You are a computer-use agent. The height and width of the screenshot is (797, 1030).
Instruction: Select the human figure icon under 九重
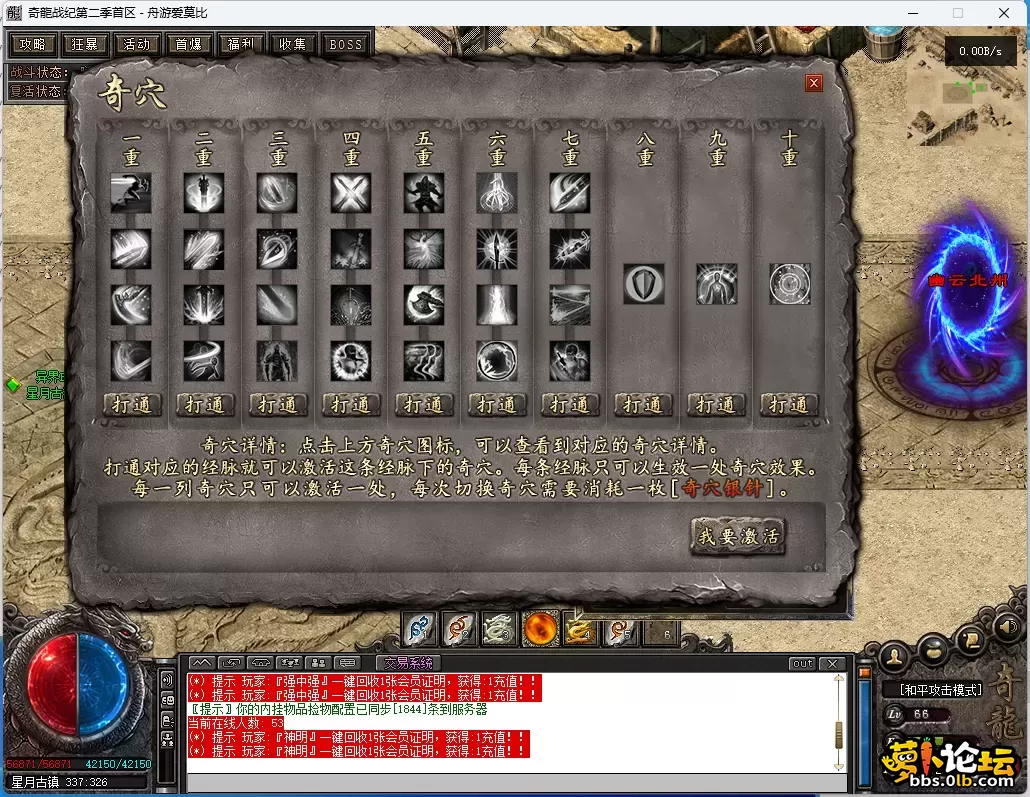tap(716, 284)
